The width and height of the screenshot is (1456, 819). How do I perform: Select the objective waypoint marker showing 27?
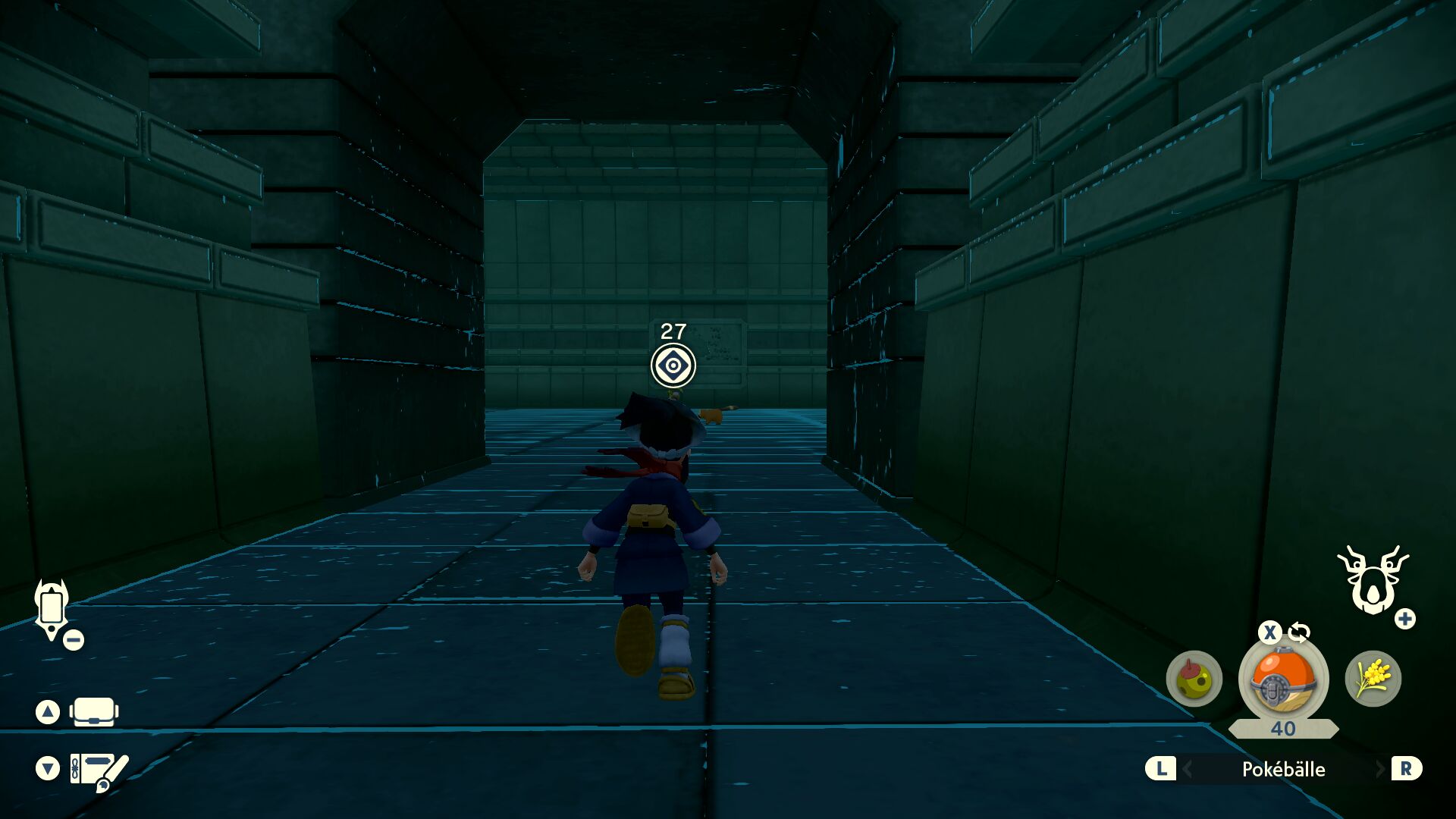(x=673, y=366)
